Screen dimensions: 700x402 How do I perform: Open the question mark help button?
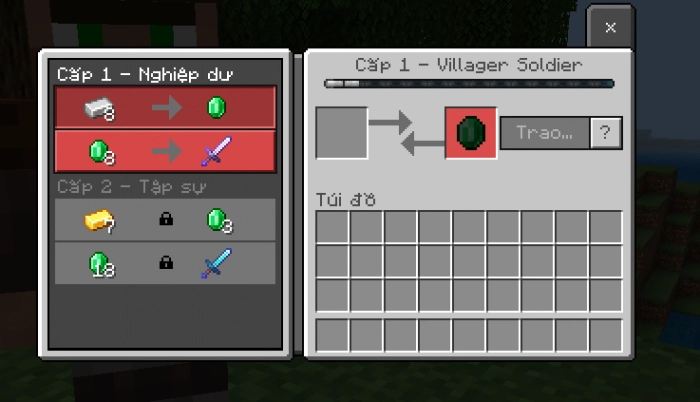click(605, 133)
